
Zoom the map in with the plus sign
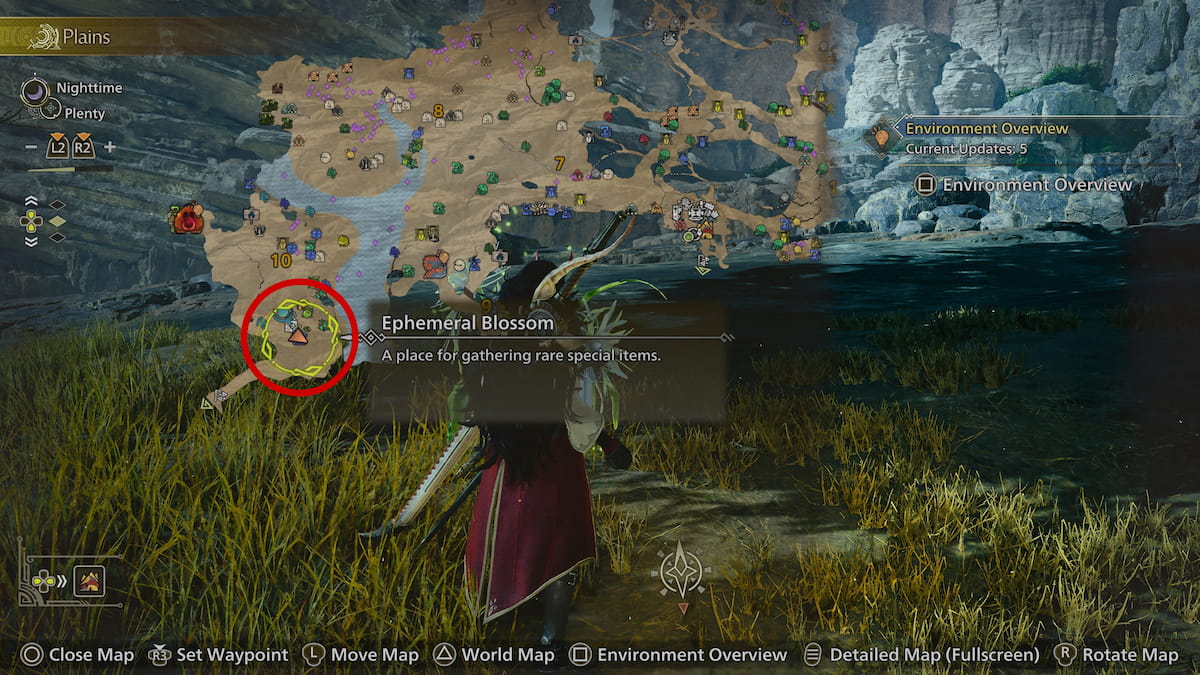(x=110, y=147)
